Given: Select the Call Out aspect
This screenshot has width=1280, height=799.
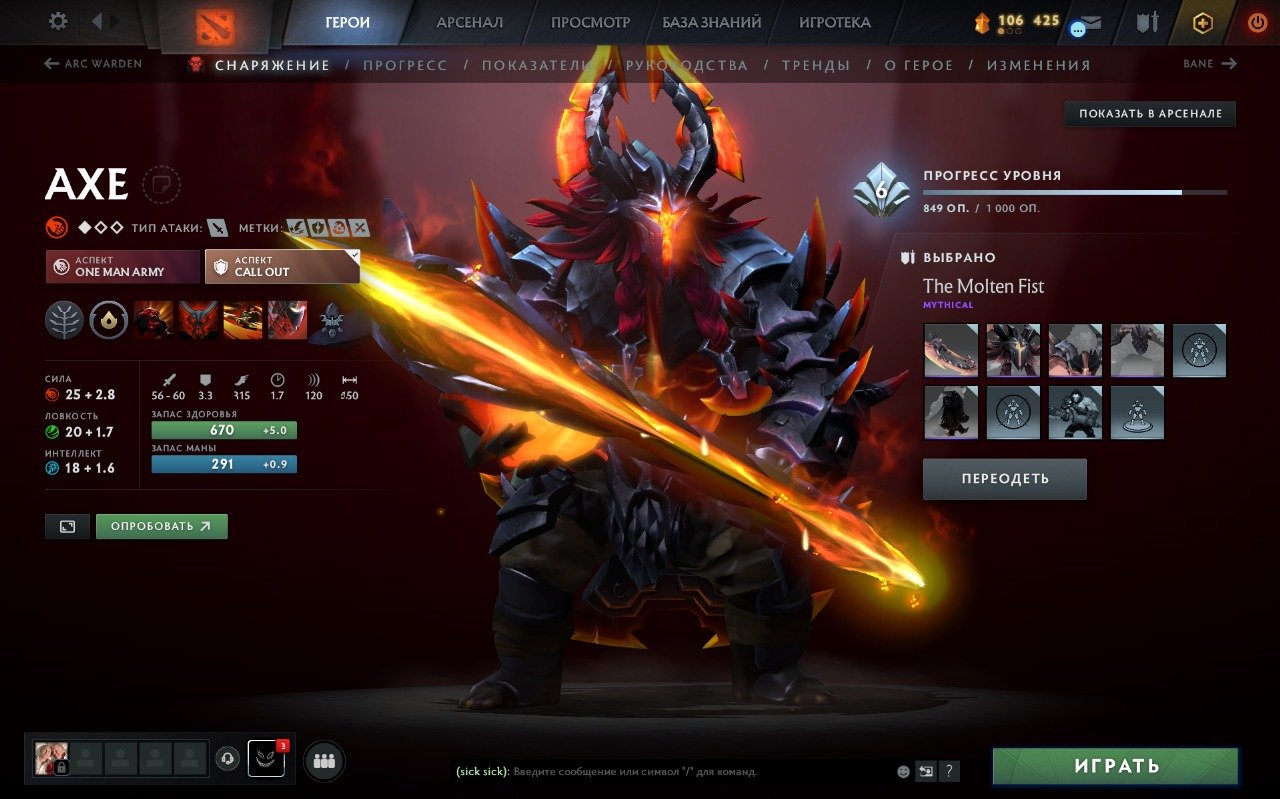Looking at the screenshot, I should (x=281, y=266).
